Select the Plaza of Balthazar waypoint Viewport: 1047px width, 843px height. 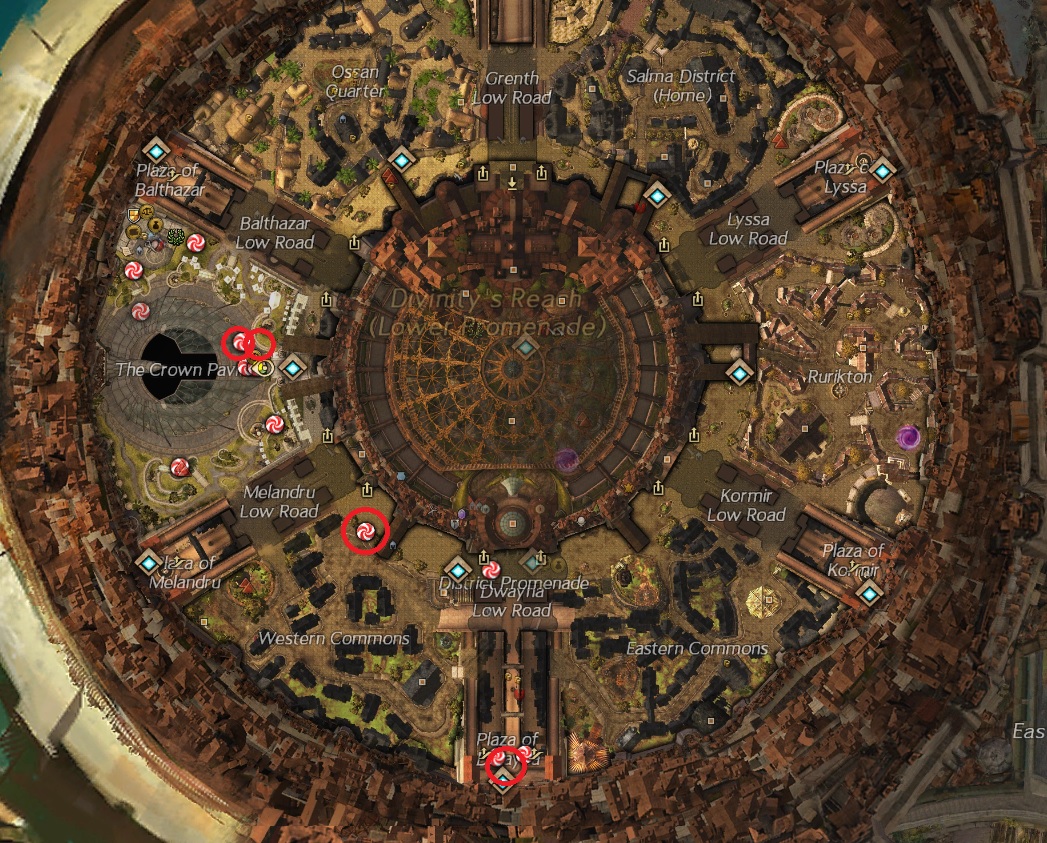(155, 151)
